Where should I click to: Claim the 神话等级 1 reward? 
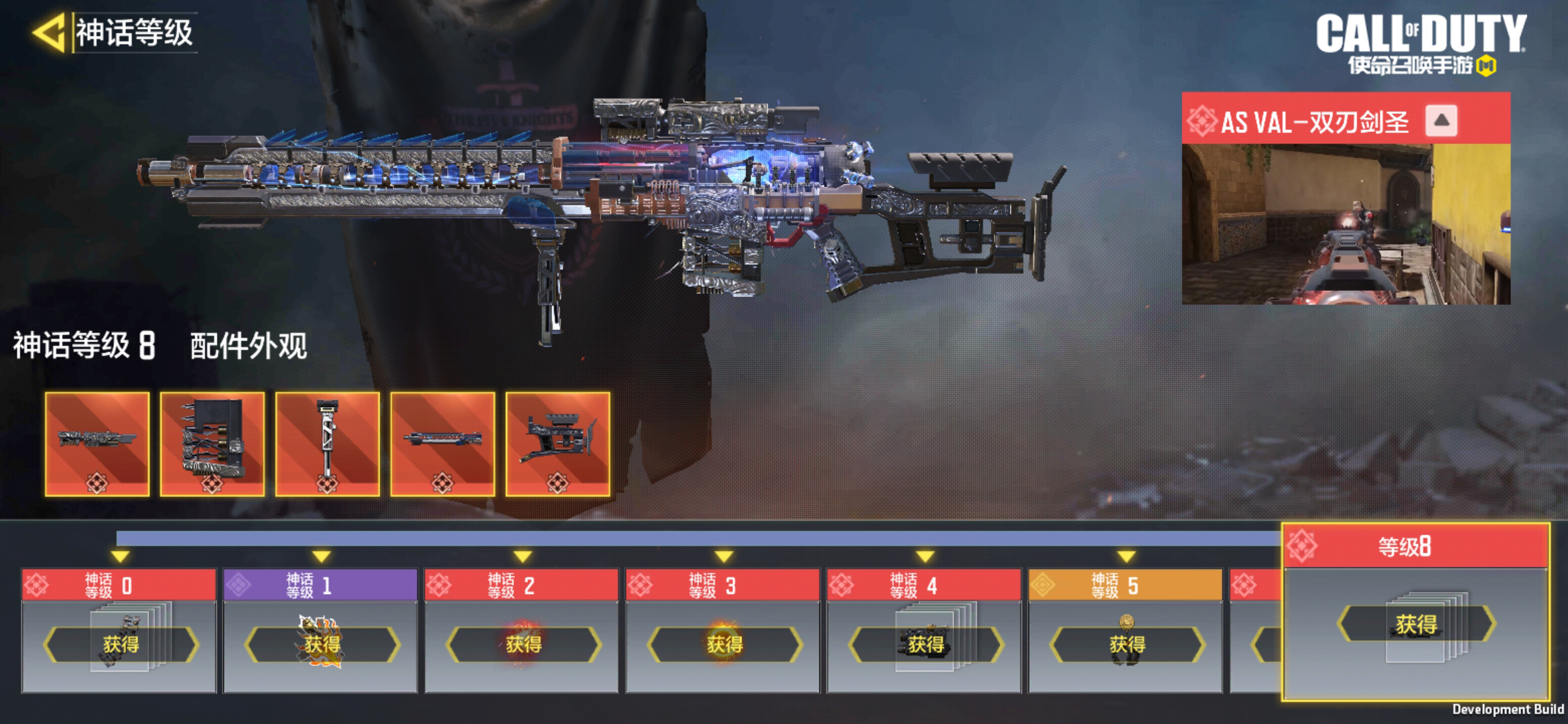[322, 644]
